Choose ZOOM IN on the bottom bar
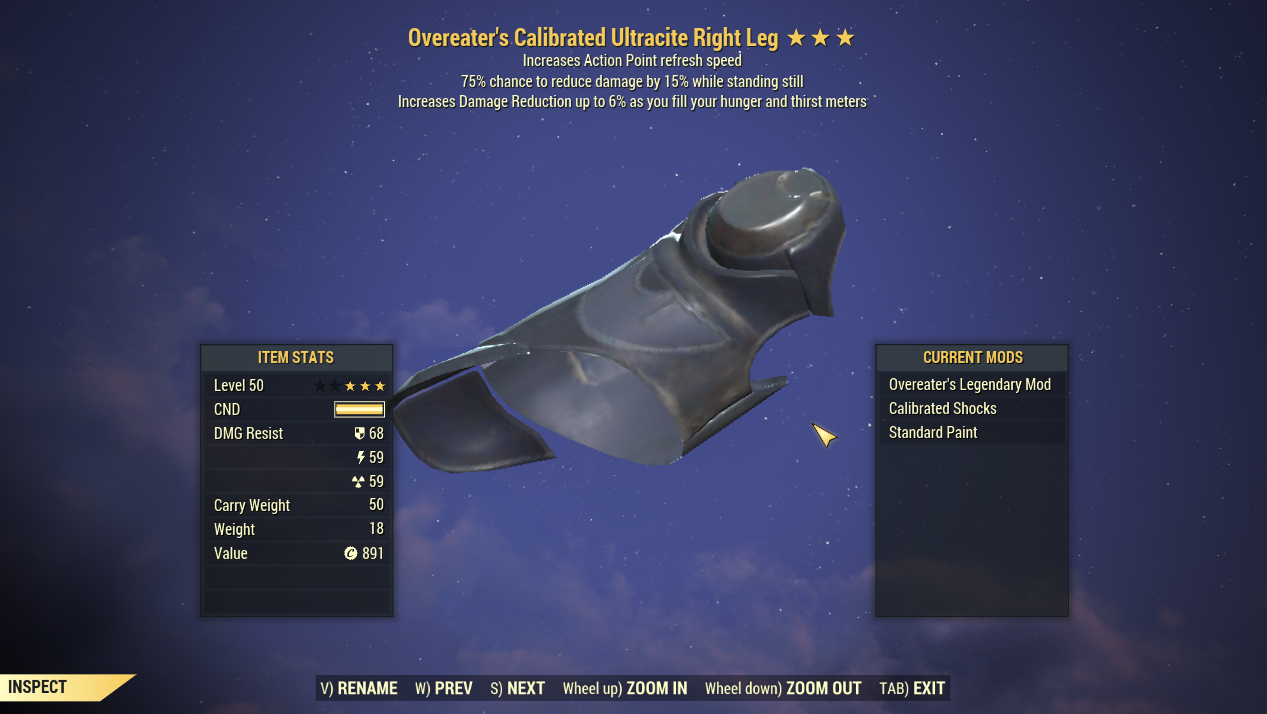This screenshot has height=714, width=1267. (625, 688)
